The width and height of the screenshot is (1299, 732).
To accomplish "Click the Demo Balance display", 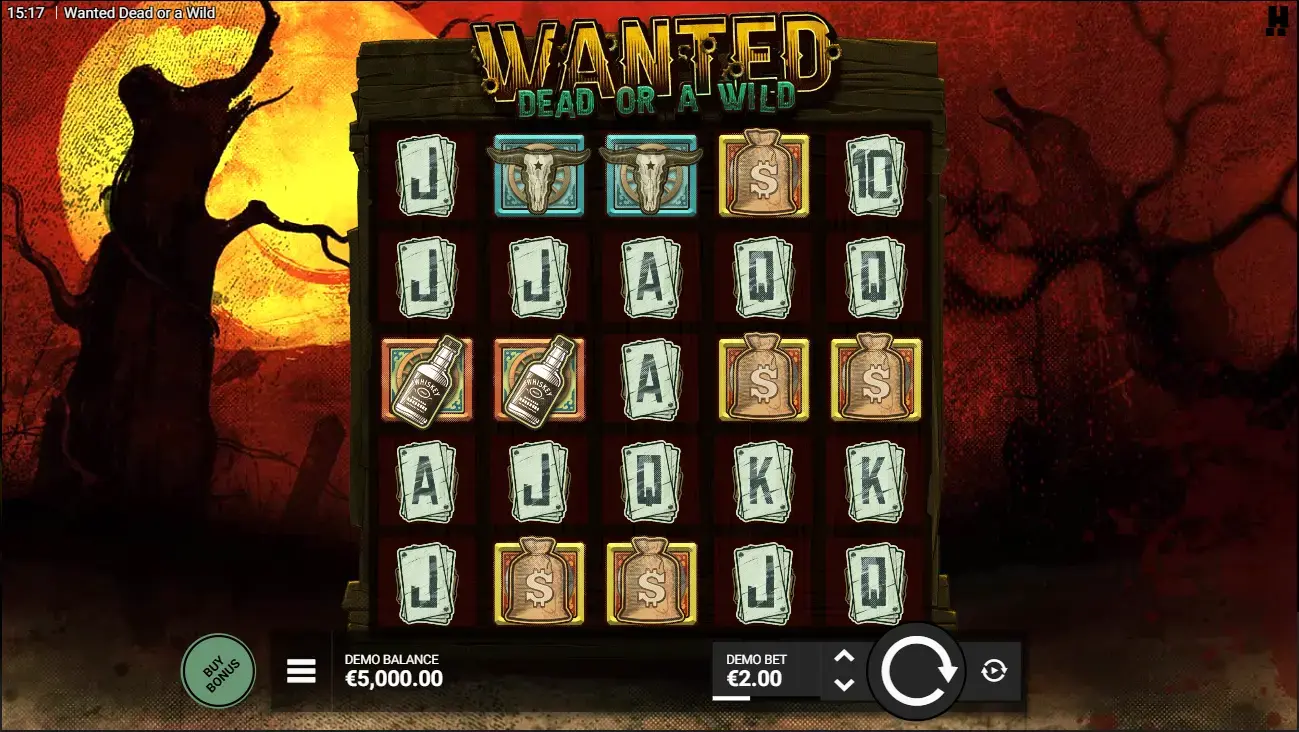I will pos(390,670).
